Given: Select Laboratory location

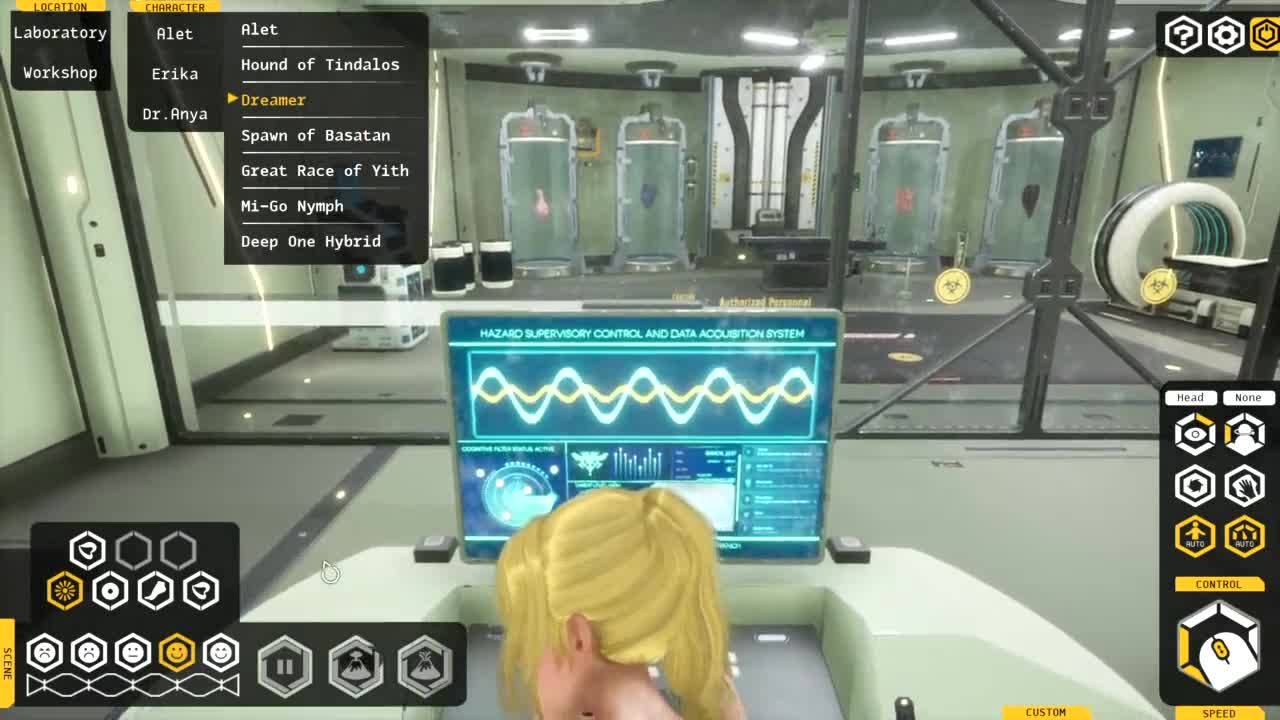Looking at the screenshot, I should (x=60, y=33).
